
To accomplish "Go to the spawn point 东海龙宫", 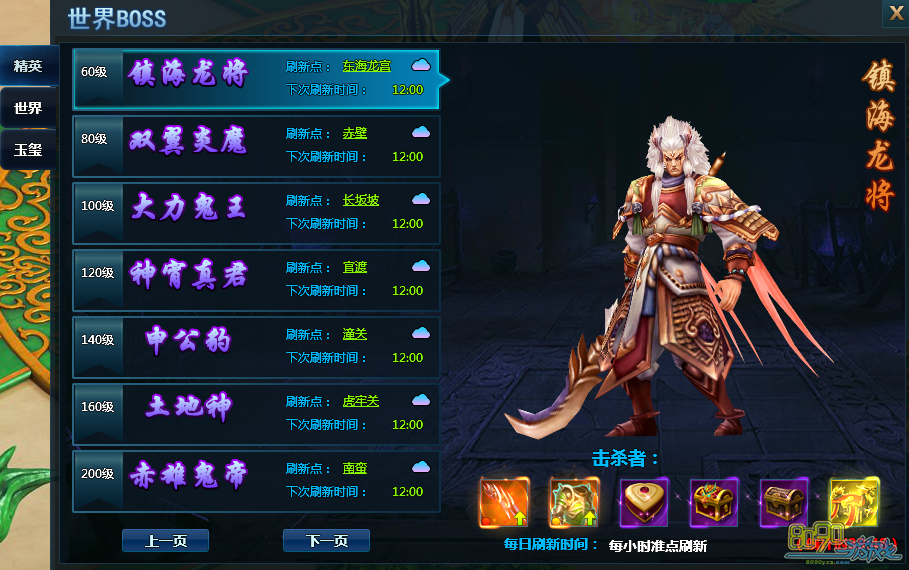I will 366,66.
